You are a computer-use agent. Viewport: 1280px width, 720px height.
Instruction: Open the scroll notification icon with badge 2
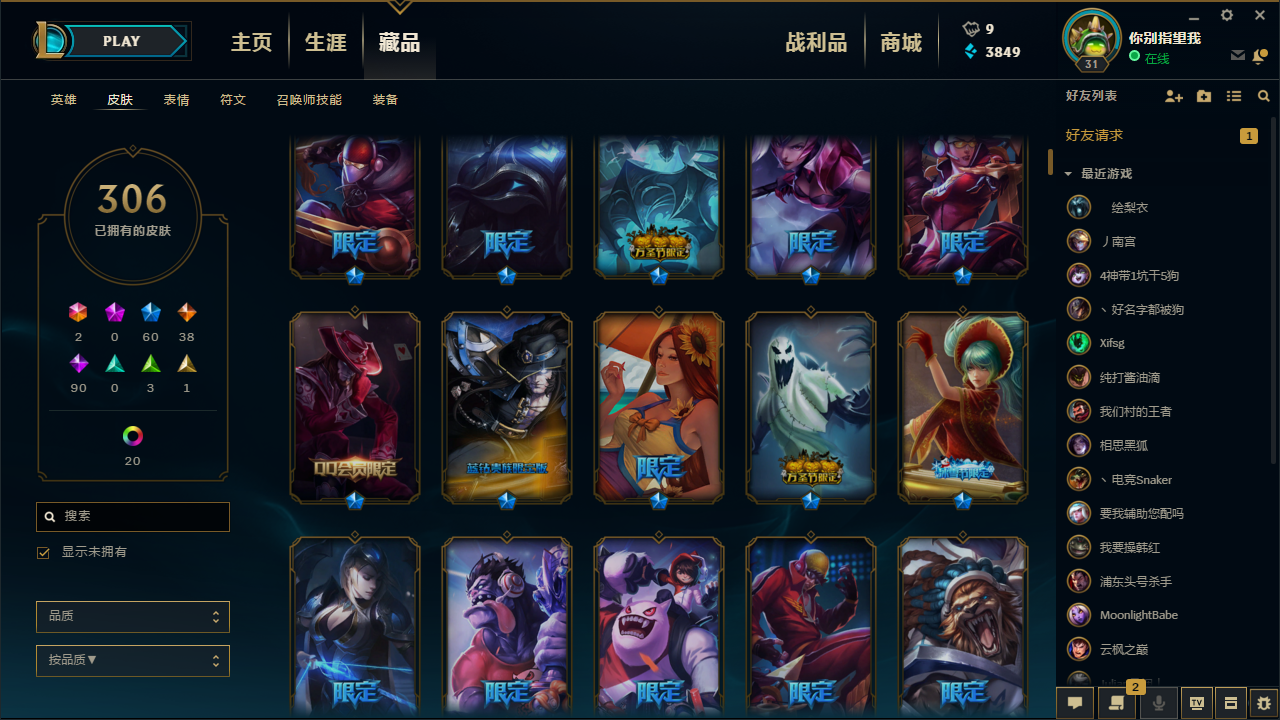point(1116,703)
